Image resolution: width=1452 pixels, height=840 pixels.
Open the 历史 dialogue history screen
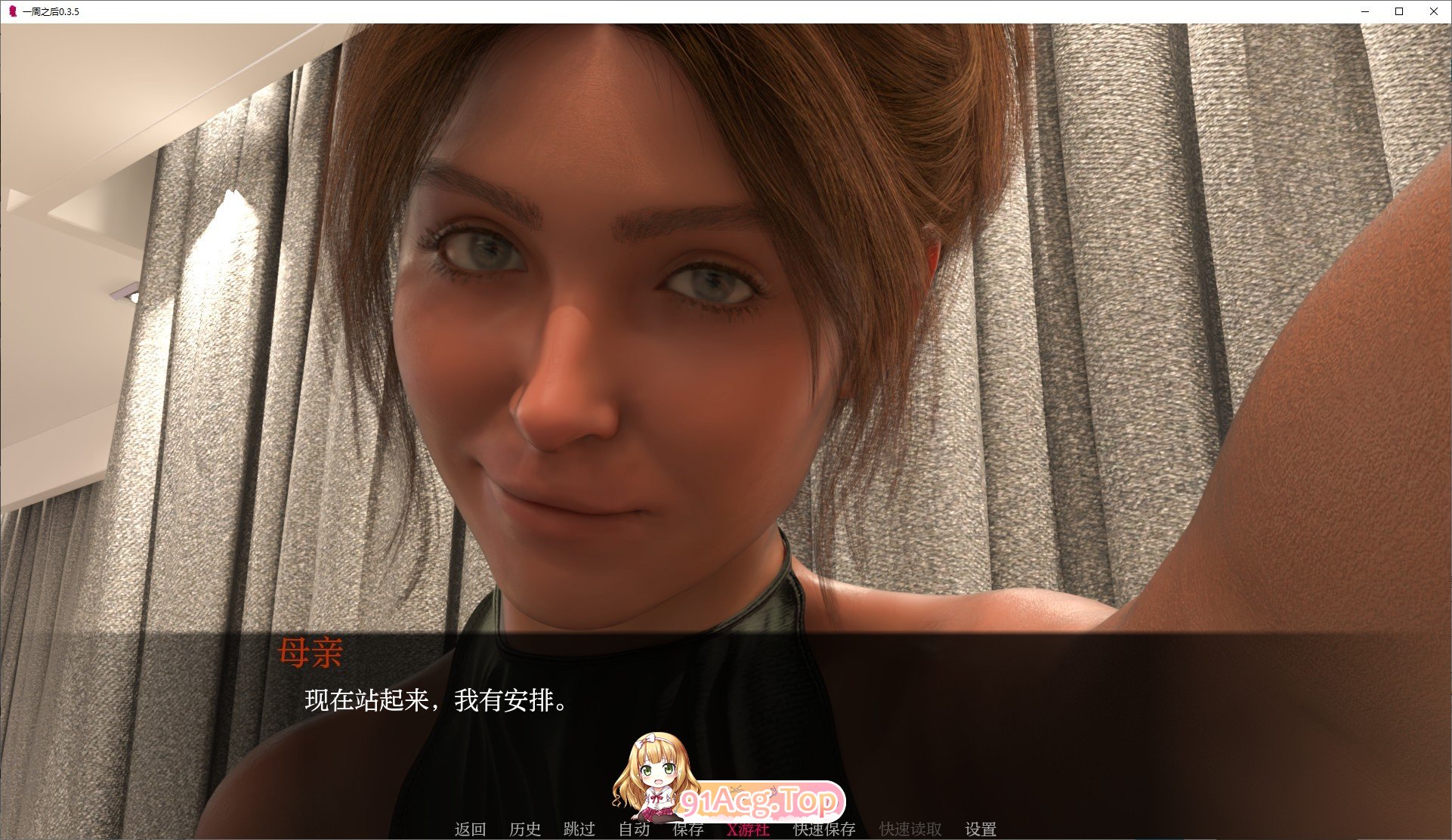527,829
